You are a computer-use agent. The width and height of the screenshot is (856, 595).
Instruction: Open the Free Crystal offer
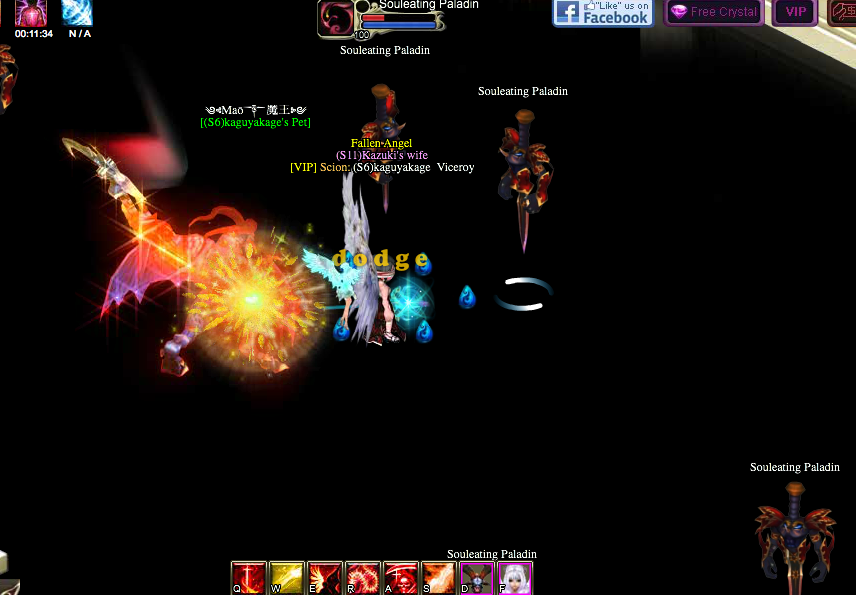714,12
